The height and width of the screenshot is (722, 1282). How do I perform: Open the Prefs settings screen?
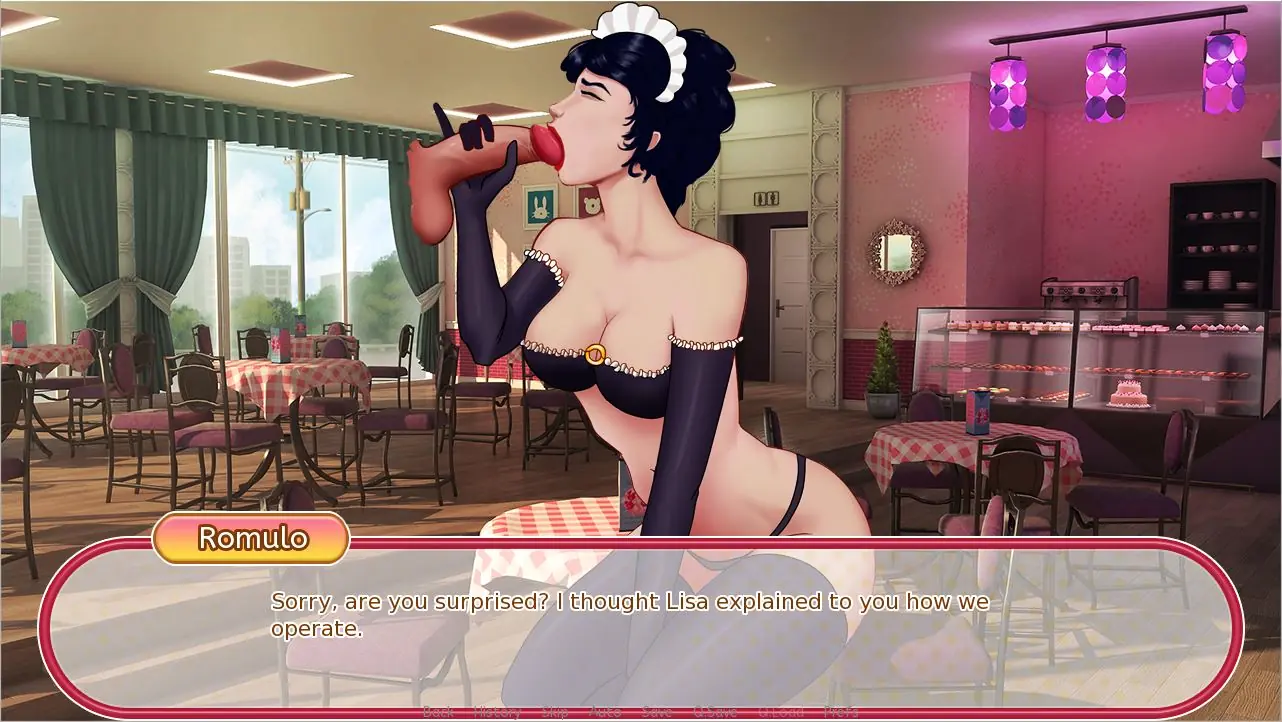(x=840, y=711)
